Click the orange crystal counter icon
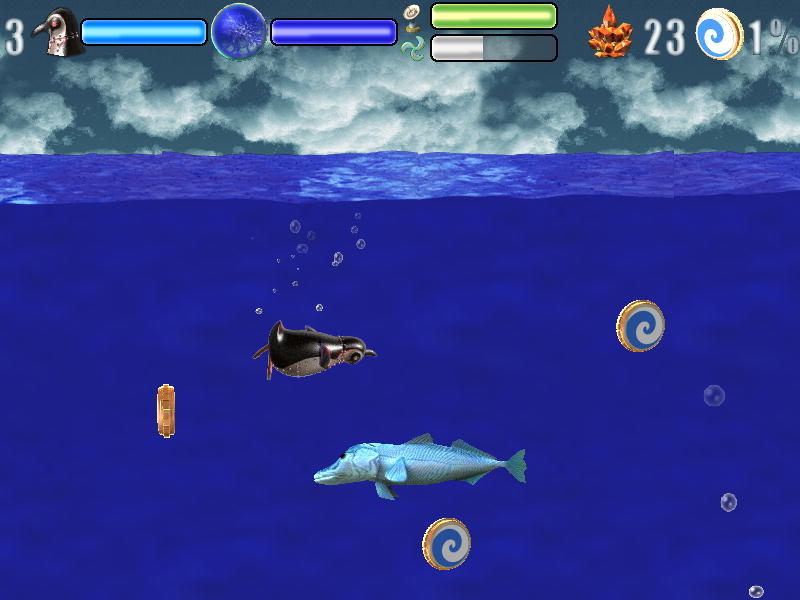 tap(610, 33)
